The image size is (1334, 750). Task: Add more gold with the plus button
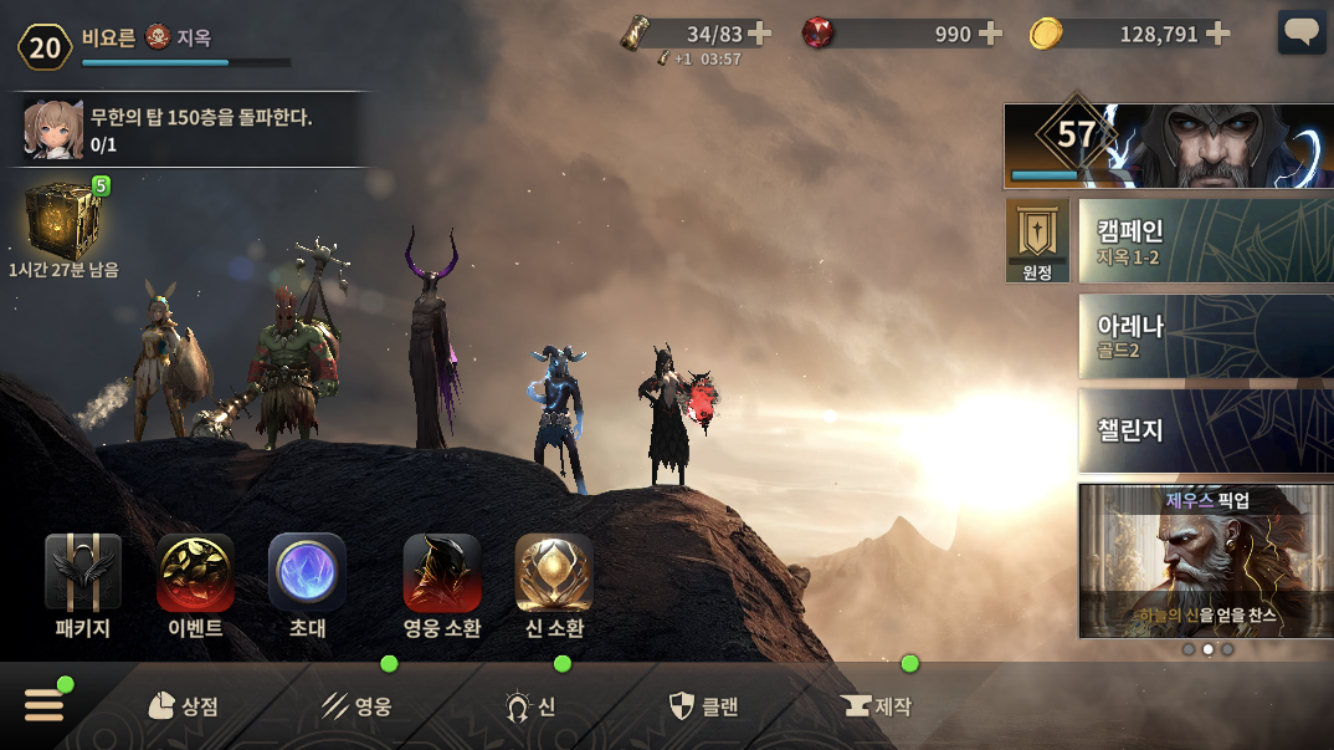[x=1218, y=34]
